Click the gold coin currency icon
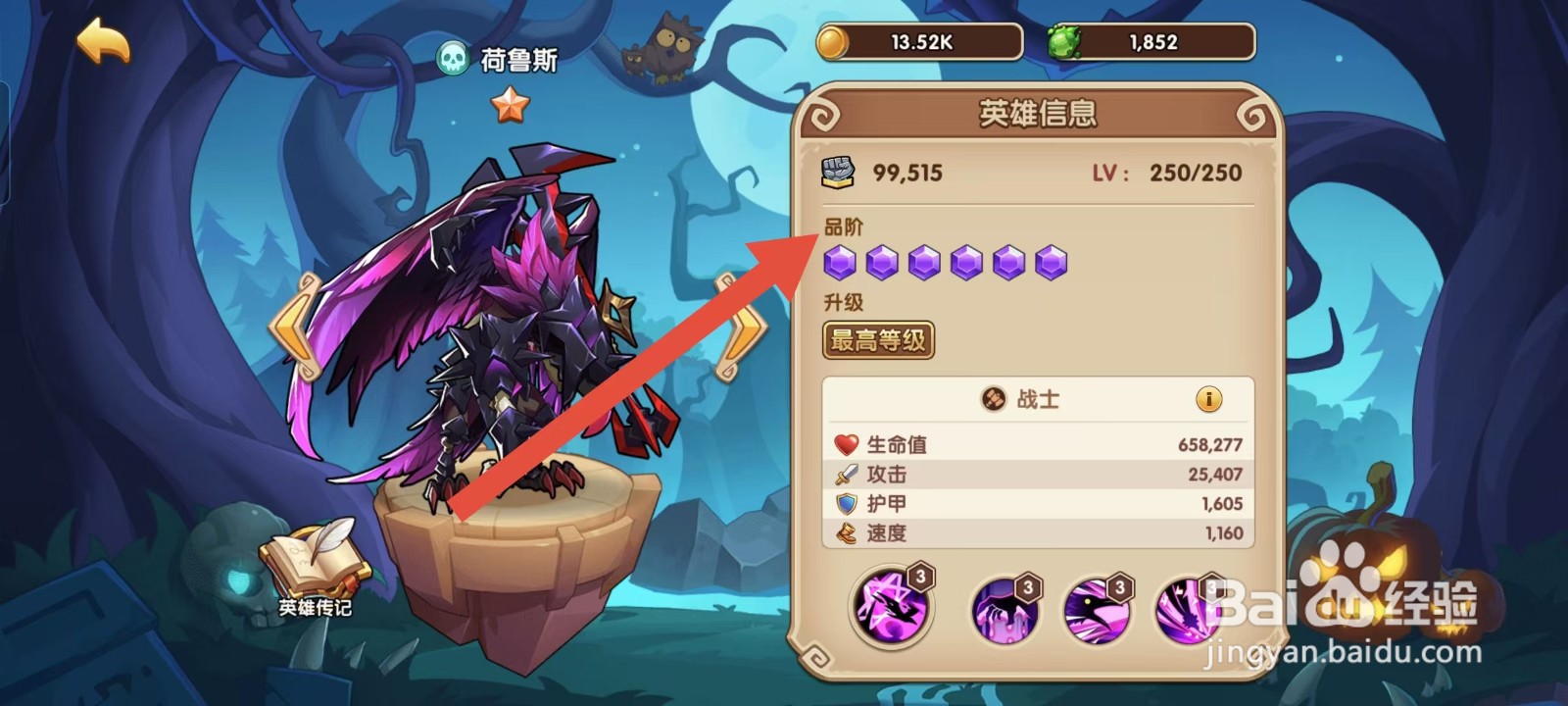Image resolution: width=1568 pixels, height=706 pixels. (832, 41)
